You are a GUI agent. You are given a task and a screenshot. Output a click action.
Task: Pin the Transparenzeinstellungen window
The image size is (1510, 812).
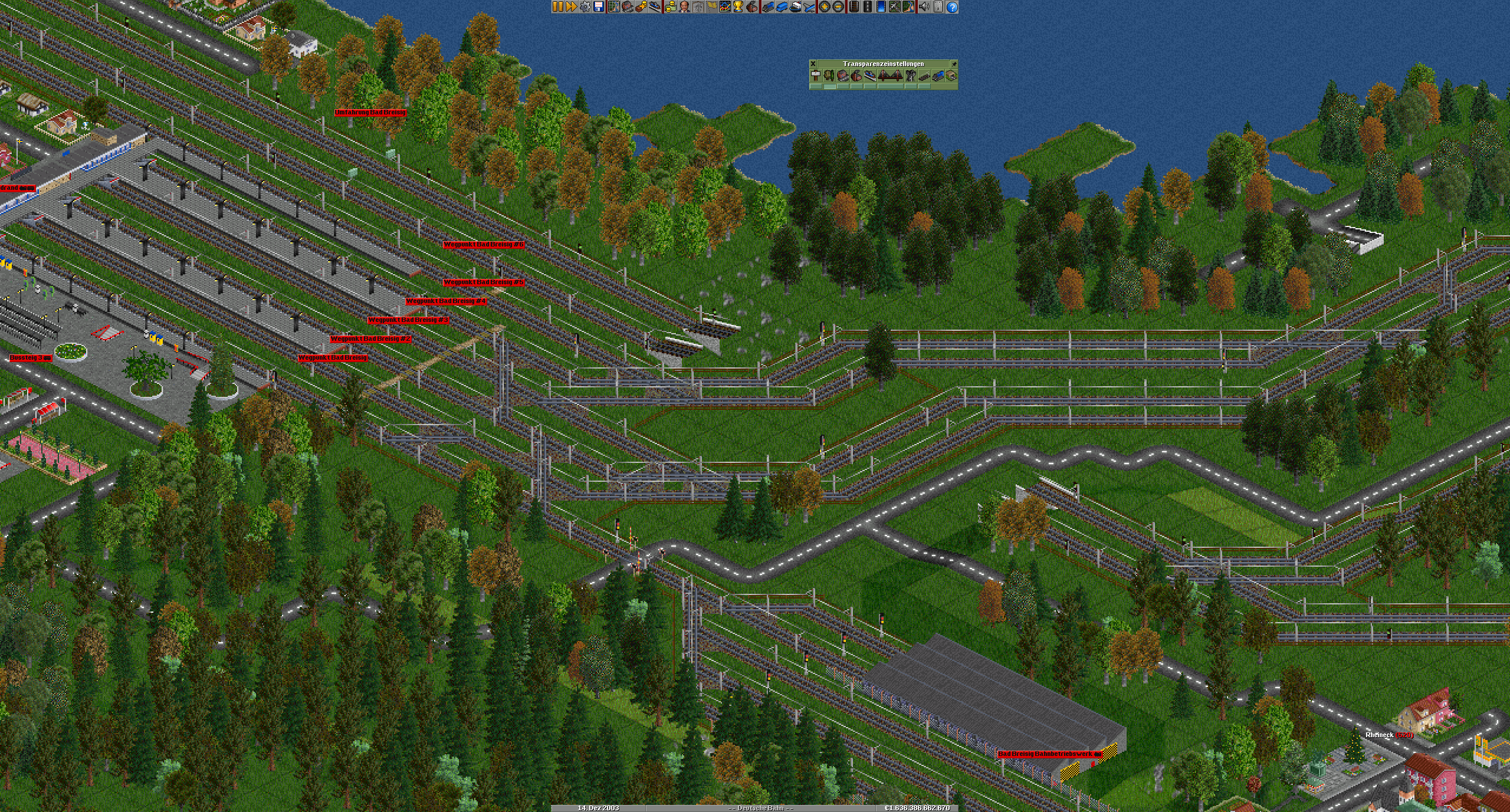click(953, 64)
